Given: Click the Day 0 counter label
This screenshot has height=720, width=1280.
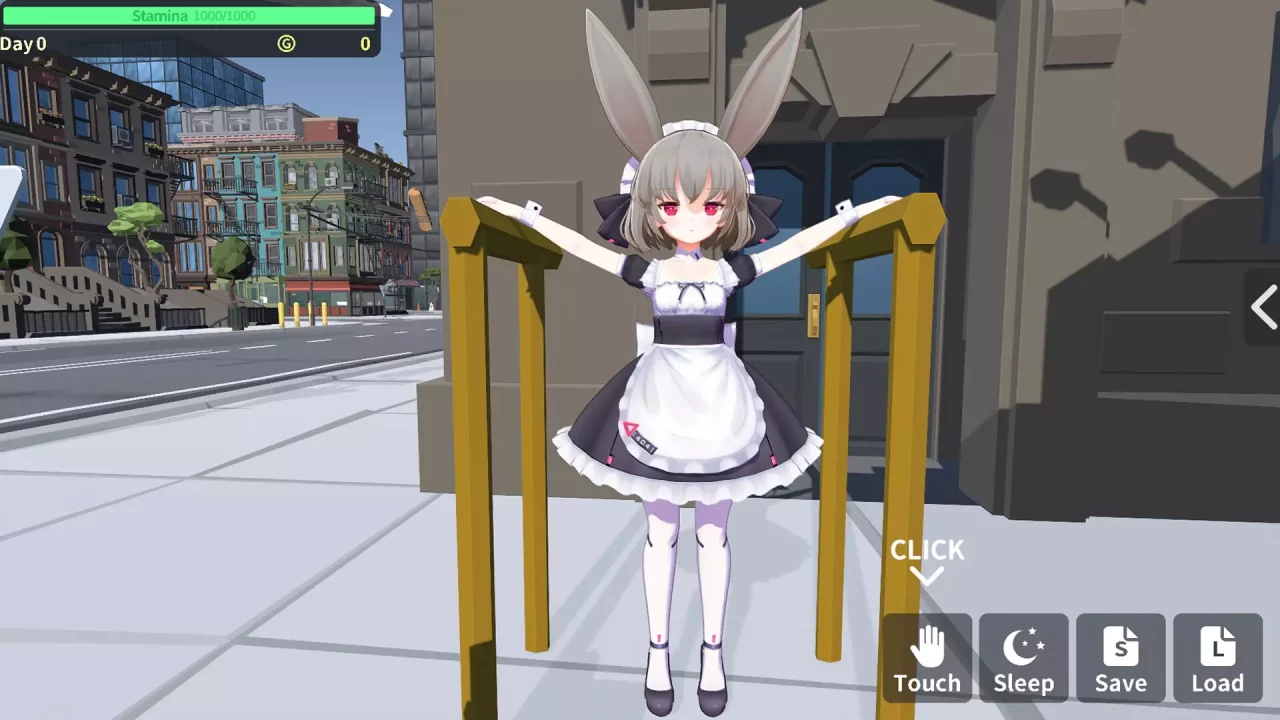Looking at the screenshot, I should coord(24,44).
